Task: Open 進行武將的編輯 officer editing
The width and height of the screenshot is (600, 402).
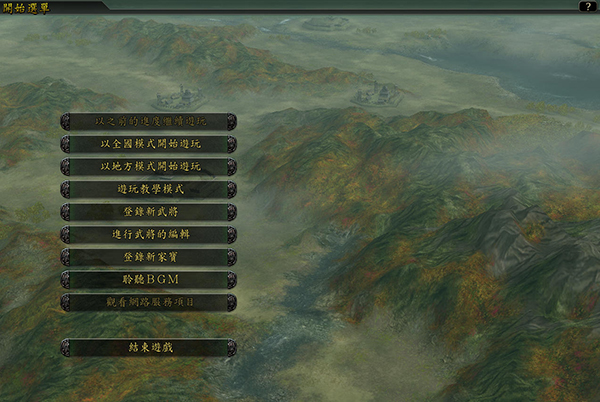Action: [x=149, y=234]
